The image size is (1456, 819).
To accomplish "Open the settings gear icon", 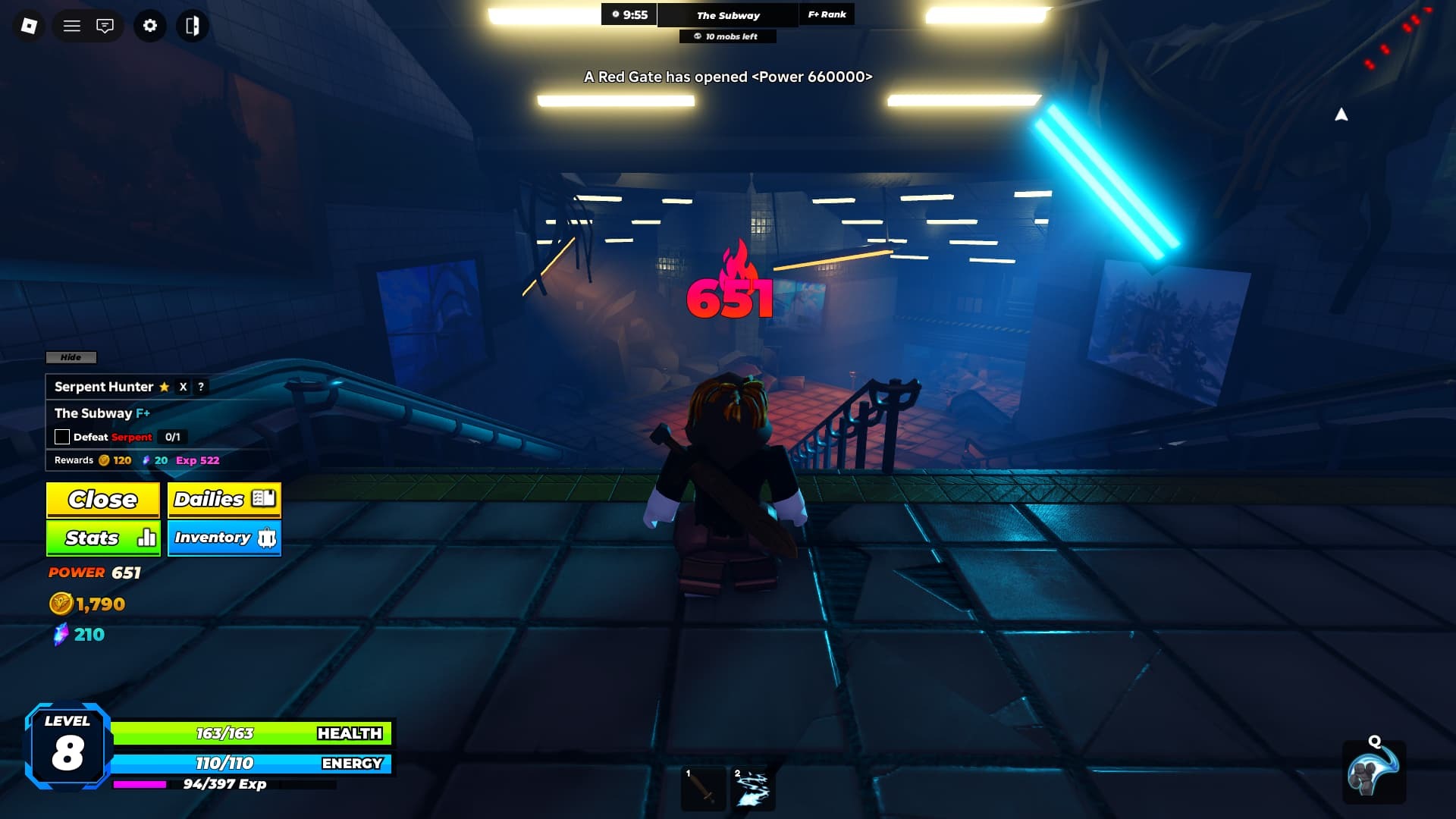I will pos(149,25).
